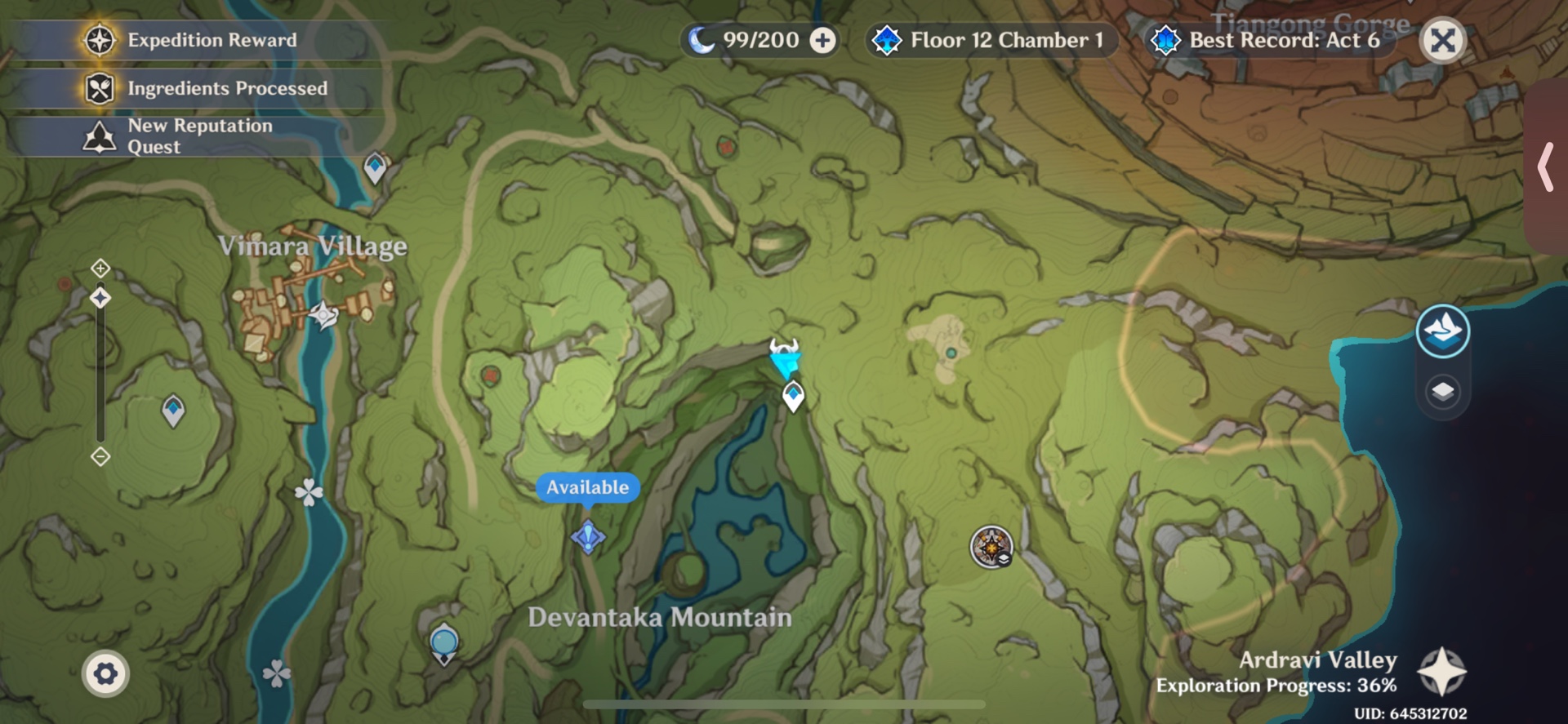
Task: Click the plus beside the 99/200 resin counter
Action: (x=822, y=40)
